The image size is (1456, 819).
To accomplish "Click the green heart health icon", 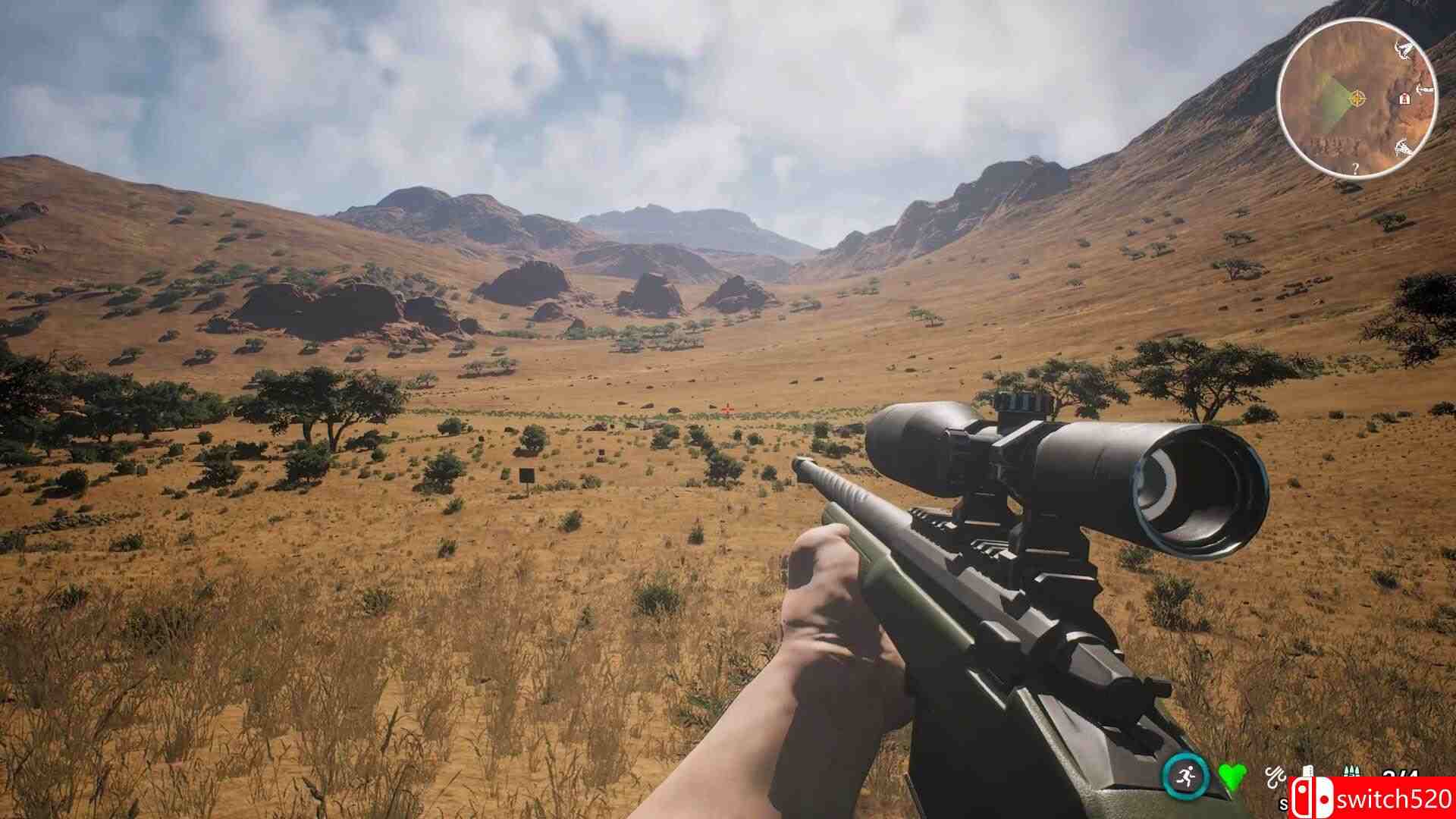I will (x=1232, y=775).
